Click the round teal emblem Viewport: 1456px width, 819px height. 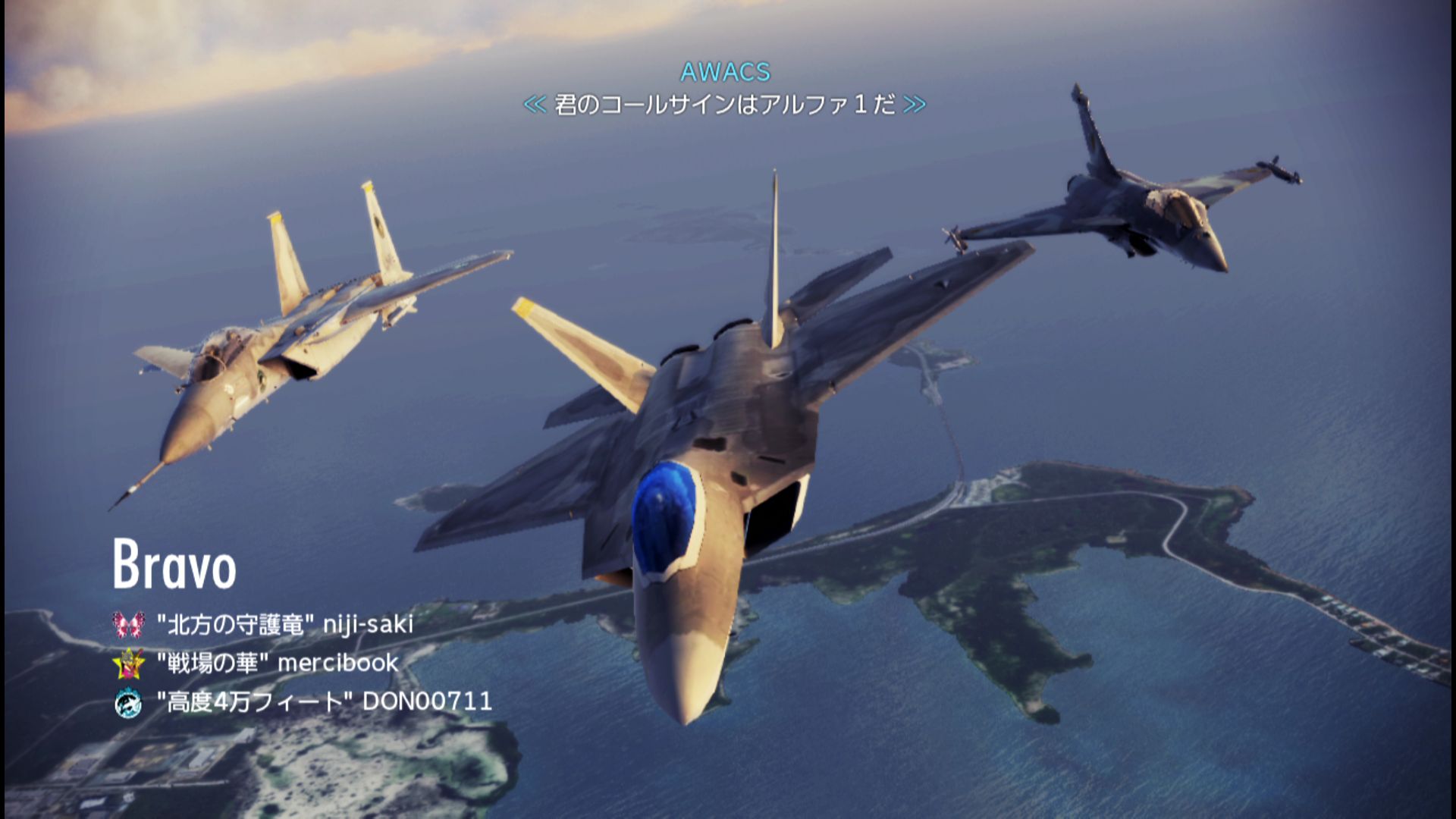pos(128,702)
